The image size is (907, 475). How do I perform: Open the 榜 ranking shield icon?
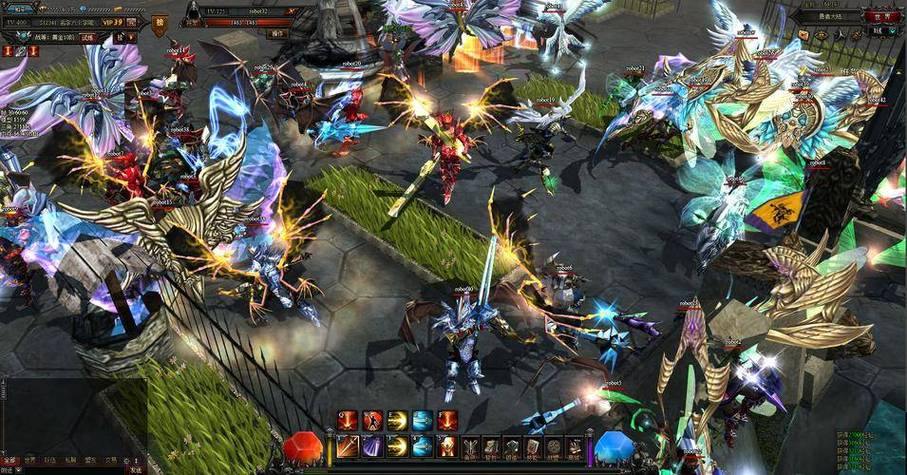click(160, 24)
